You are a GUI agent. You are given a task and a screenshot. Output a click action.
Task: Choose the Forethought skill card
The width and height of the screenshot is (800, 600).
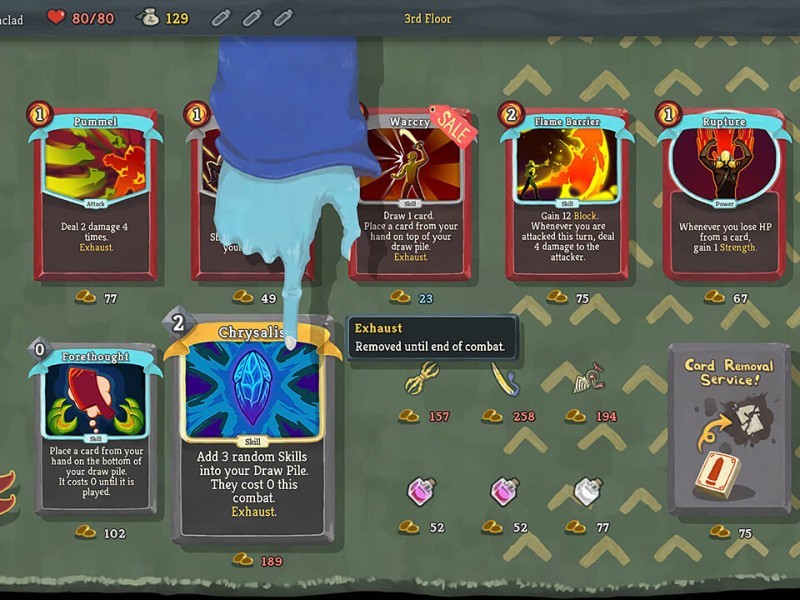coord(97,428)
